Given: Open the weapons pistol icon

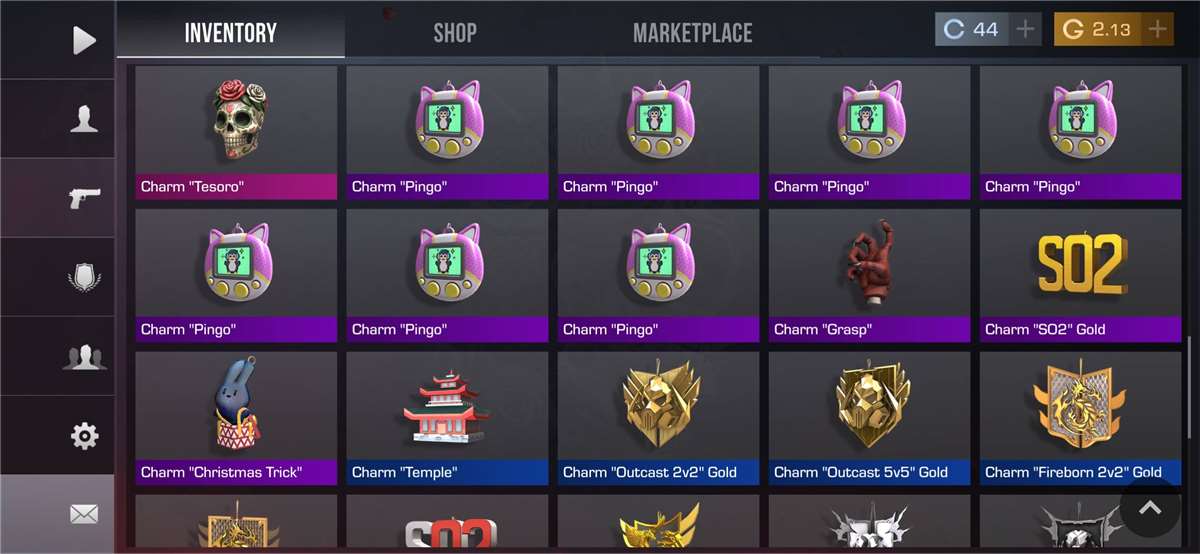Looking at the screenshot, I should [84, 198].
